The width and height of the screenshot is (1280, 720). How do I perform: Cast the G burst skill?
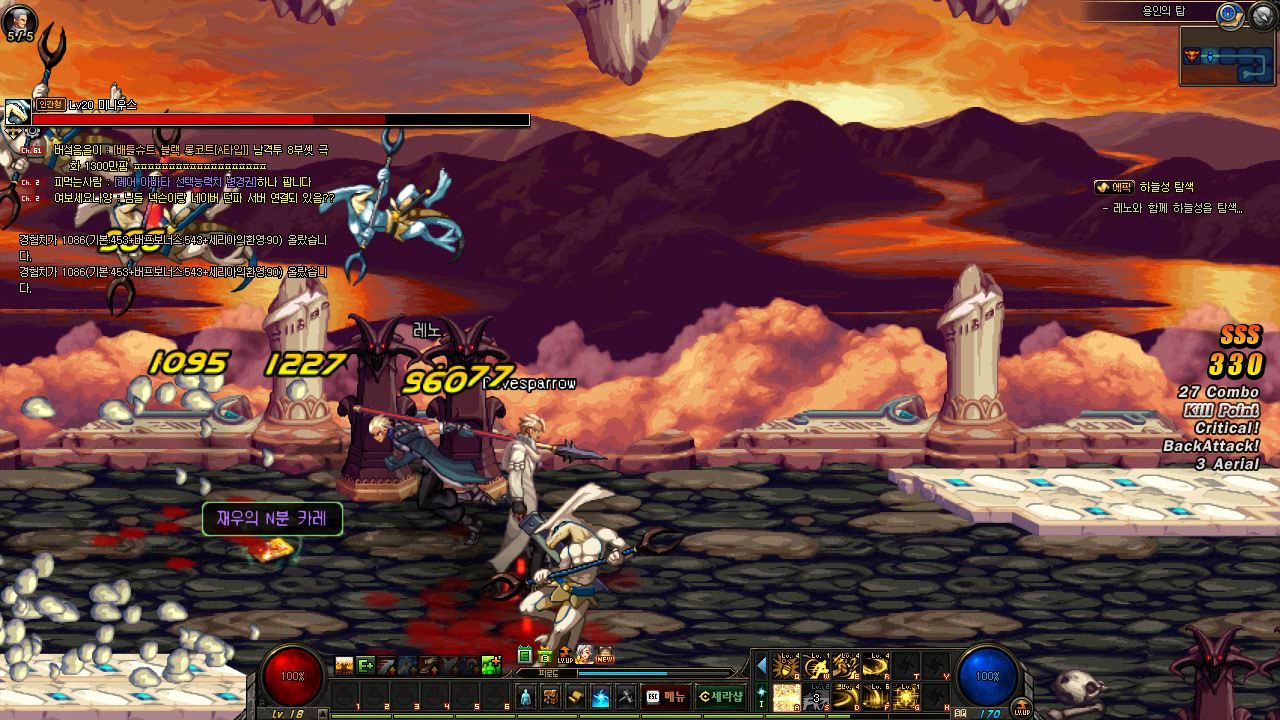906,696
